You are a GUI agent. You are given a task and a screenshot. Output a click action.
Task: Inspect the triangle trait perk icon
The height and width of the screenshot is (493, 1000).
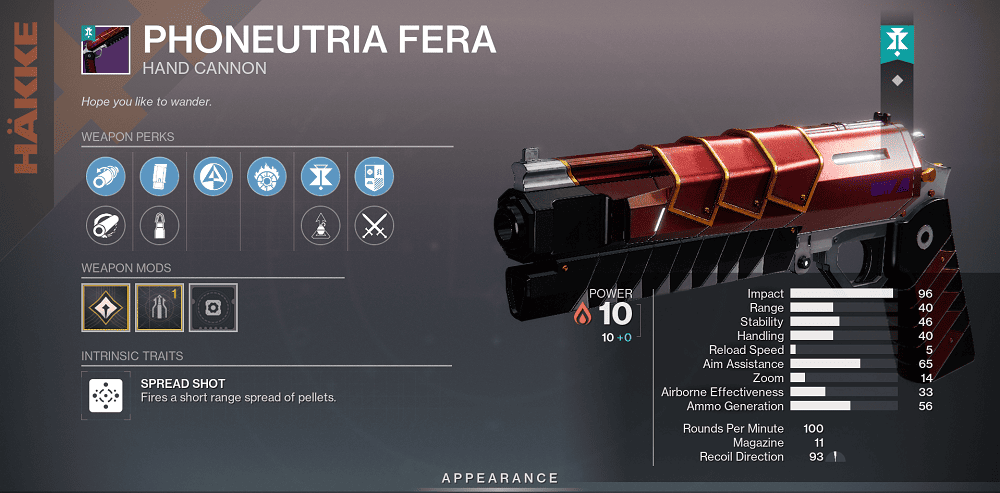(x=212, y=175)
